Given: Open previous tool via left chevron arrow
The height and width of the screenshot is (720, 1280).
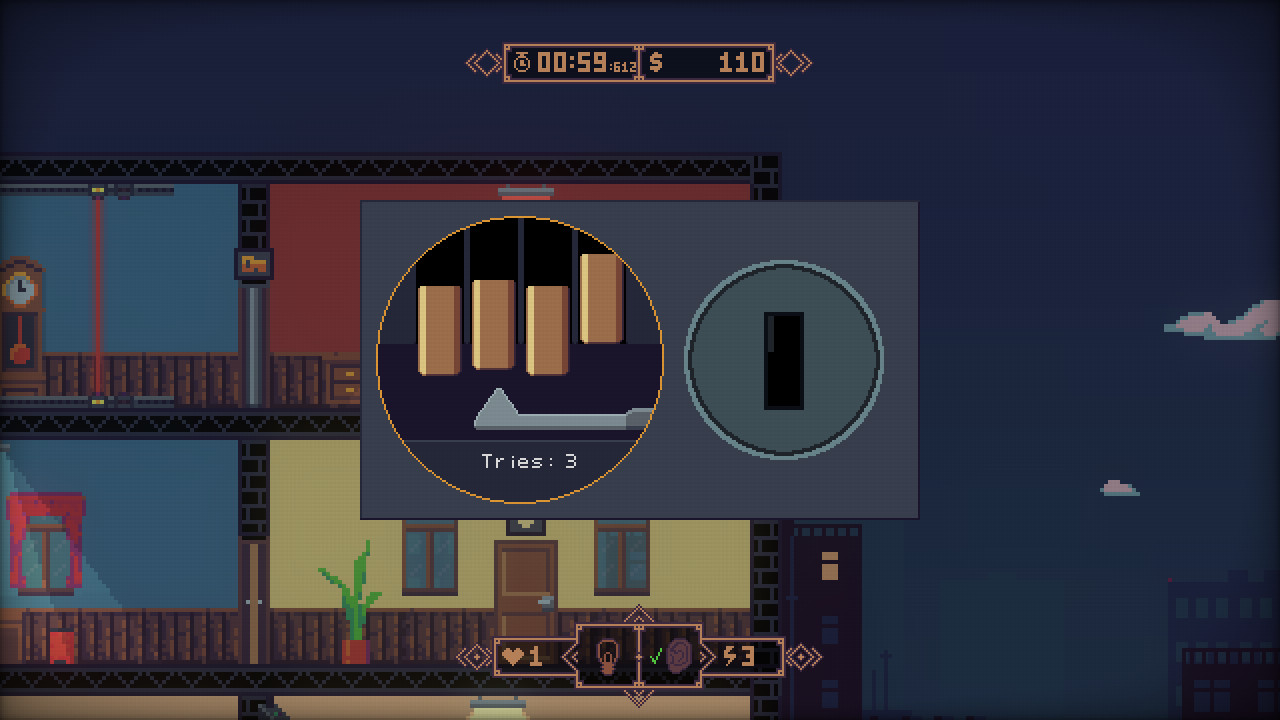Looking at the screenshot, I should [x=570, y=655].
